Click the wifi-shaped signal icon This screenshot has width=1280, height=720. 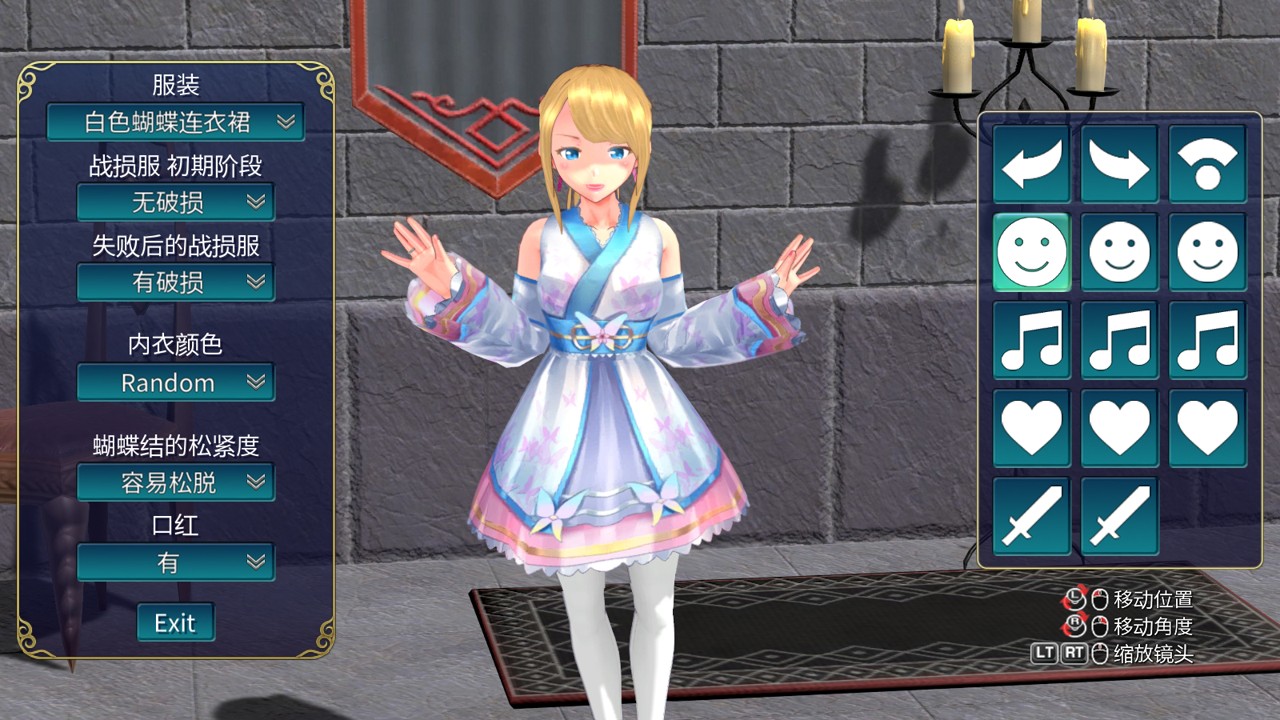coord(1208,164)
